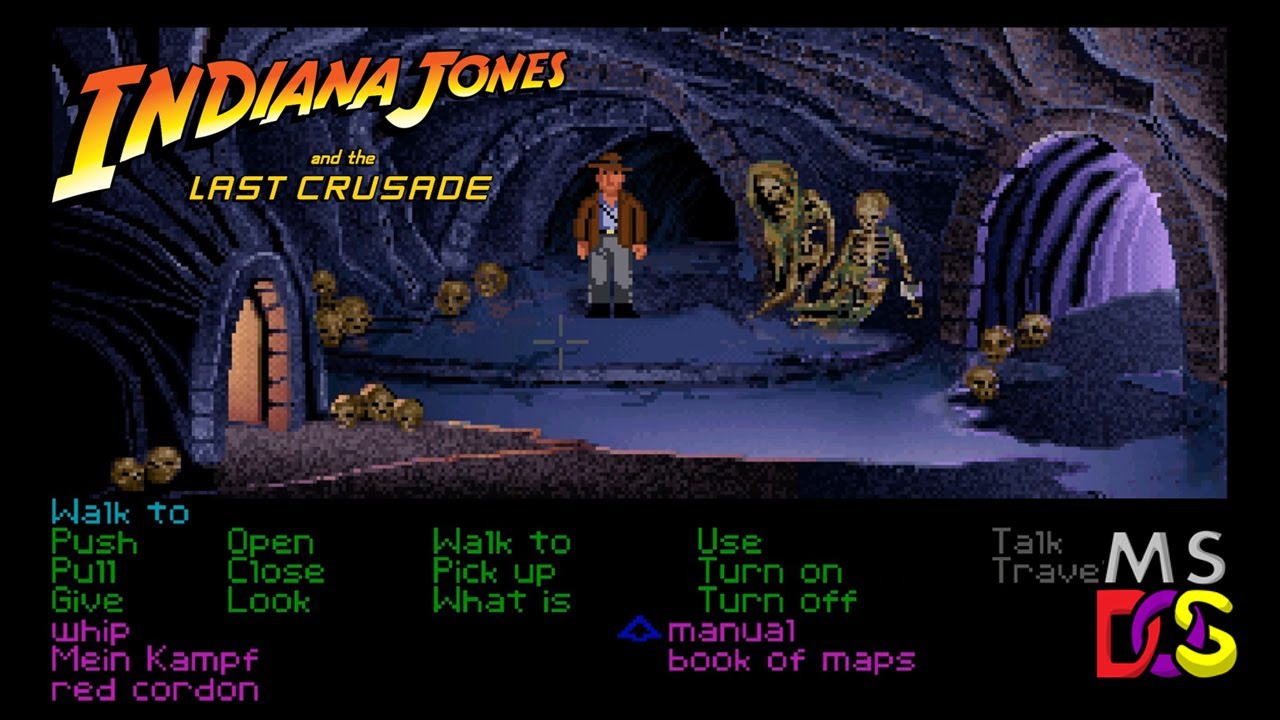Select the What is verb
The height and width of the screenshot is (720, 1280).
click(x=500, y=601)
